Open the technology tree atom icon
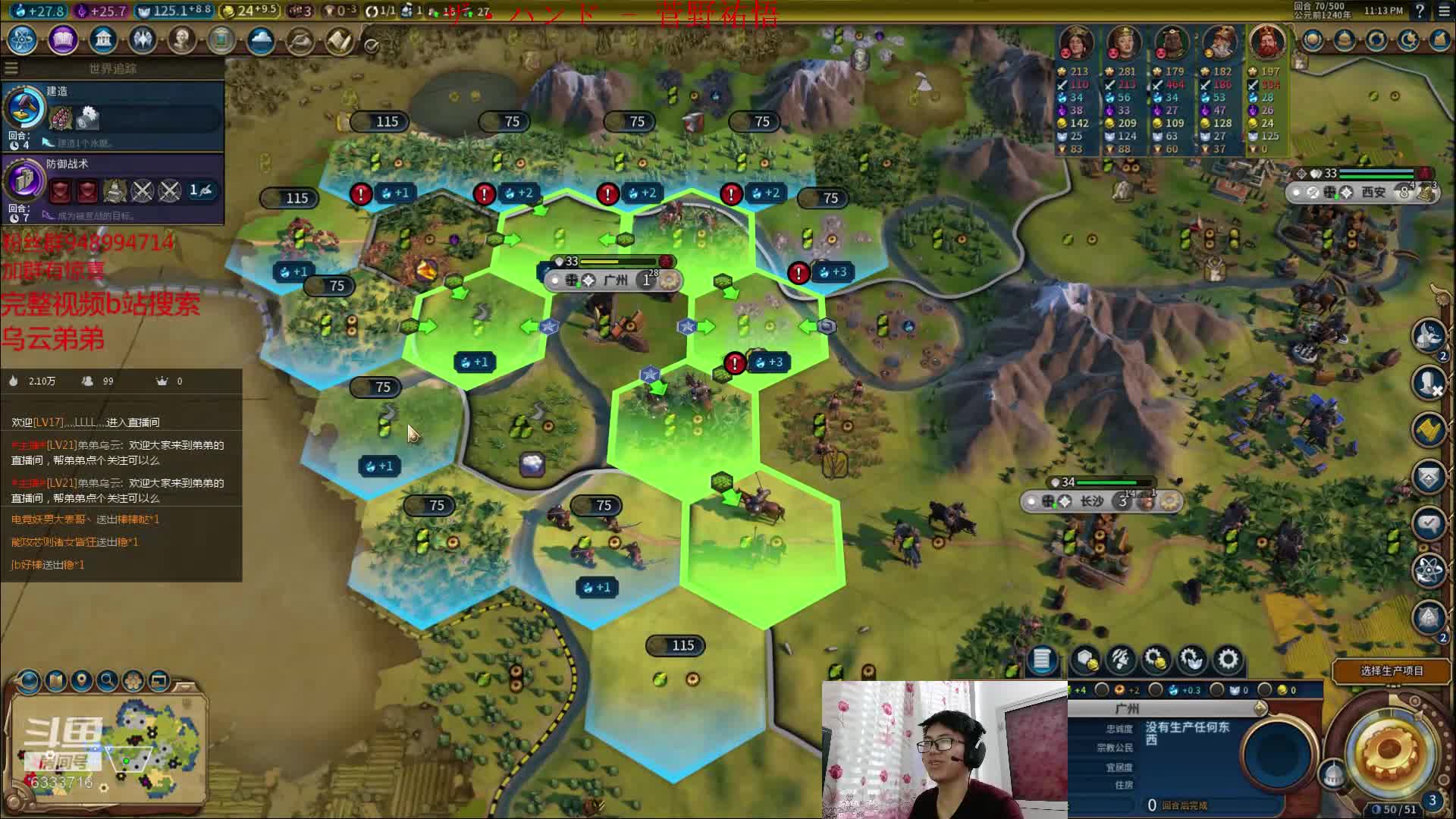Viewport: 1456px width, 819px height. [x=23, y=39]
